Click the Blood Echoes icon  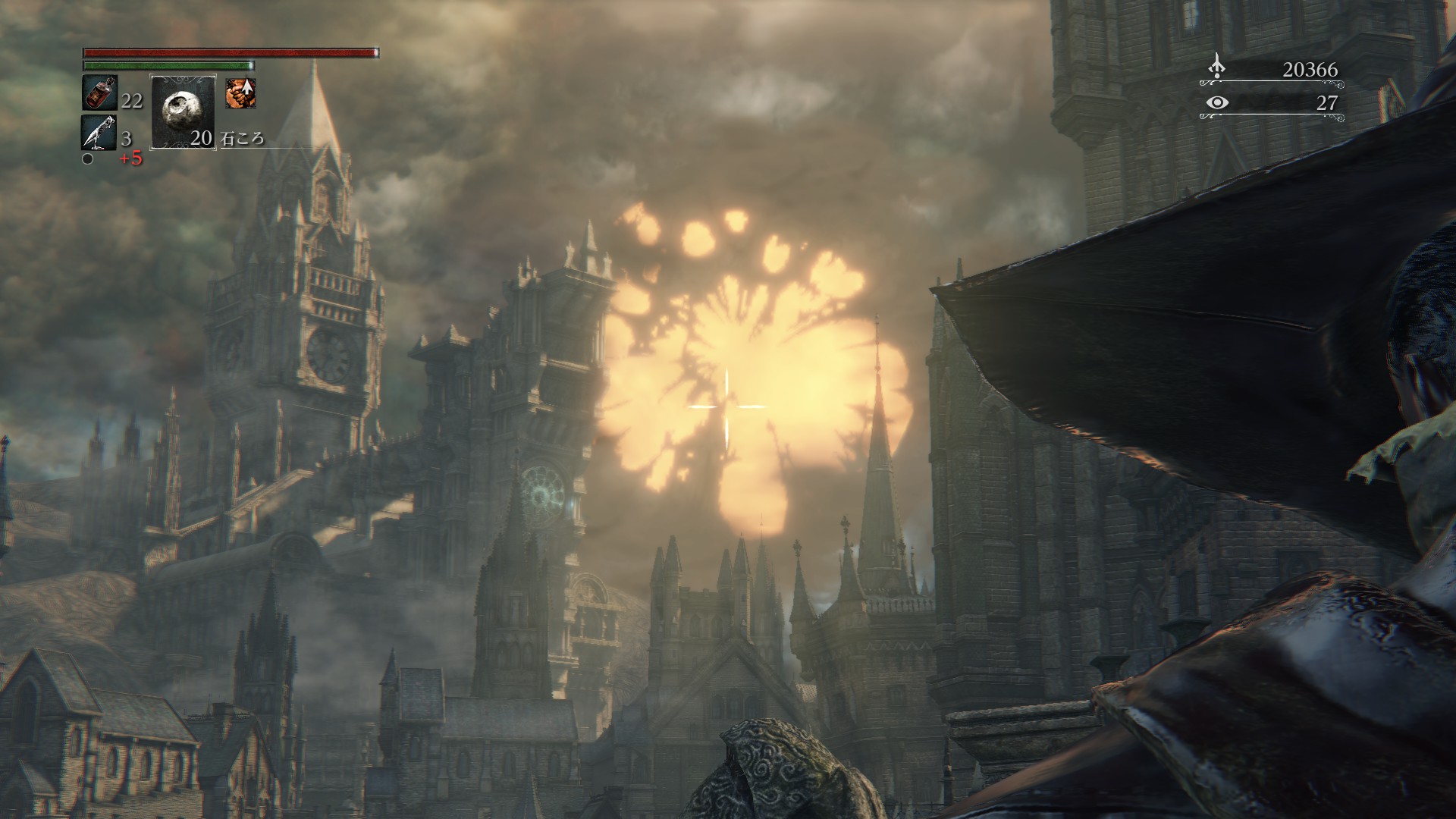(1216, 67)
